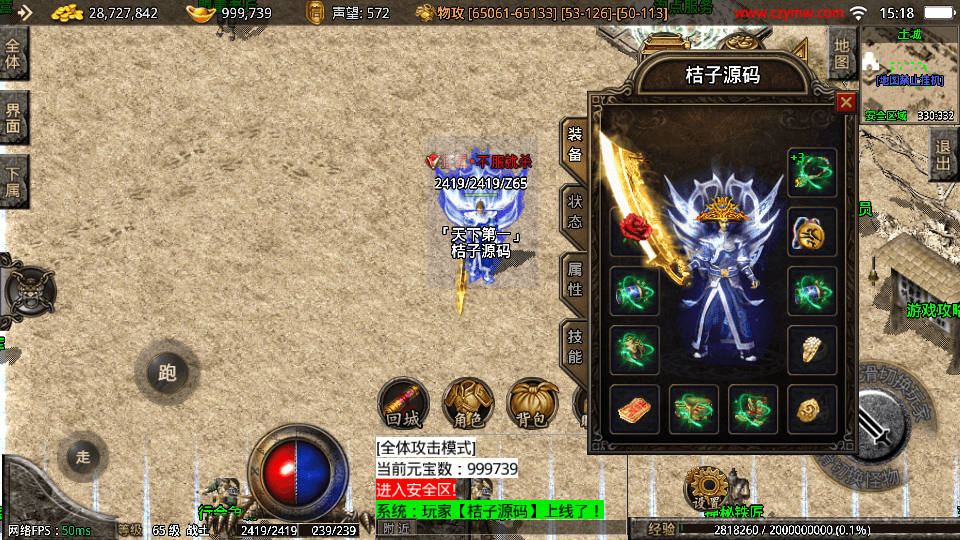Use the 回城 return-to-town scroll

tap(403, 404)
